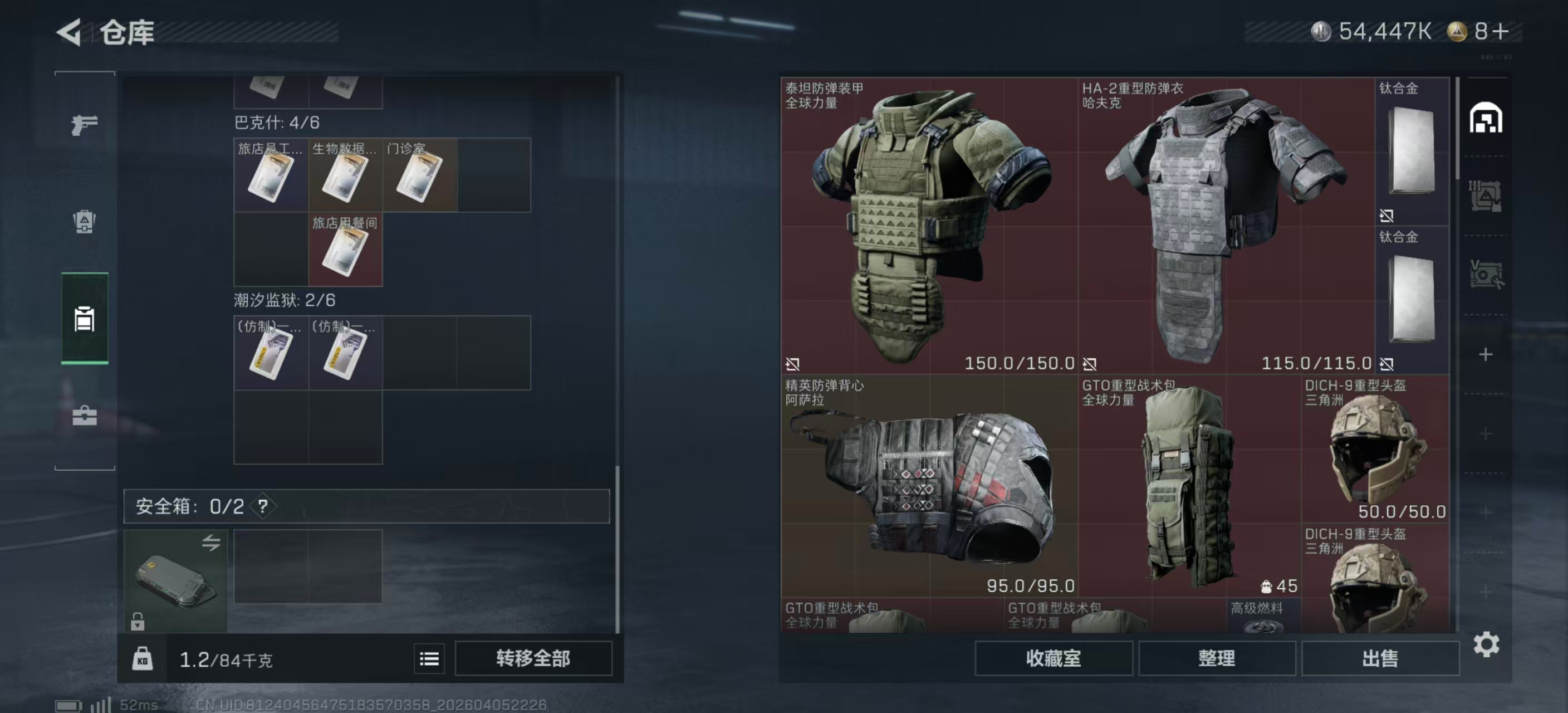The height and width of the screenshot is (713, 1568).
Task: Select the main warehouse stash tab
Action: 1486,118
